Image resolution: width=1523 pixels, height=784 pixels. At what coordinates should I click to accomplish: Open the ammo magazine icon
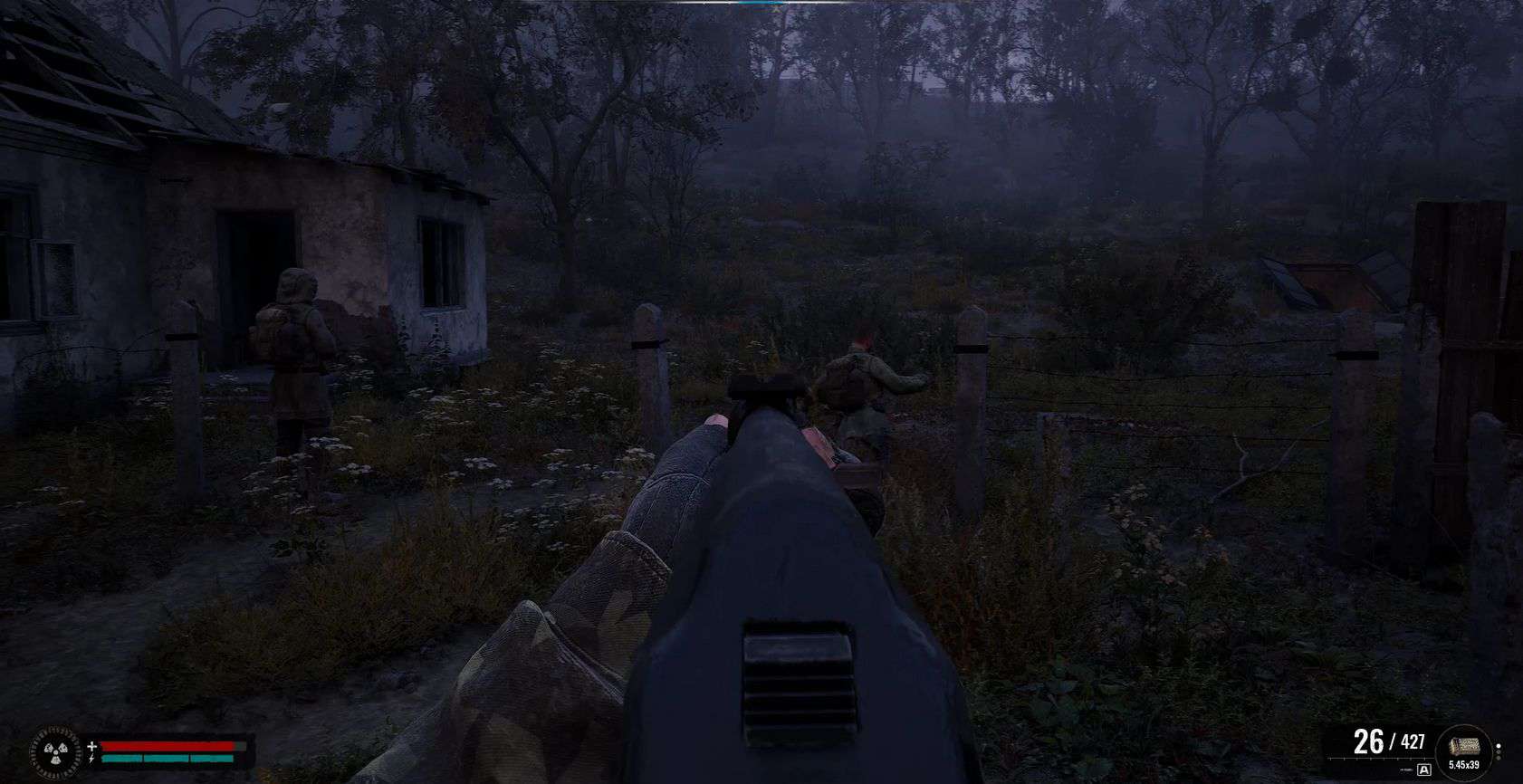1465,744
